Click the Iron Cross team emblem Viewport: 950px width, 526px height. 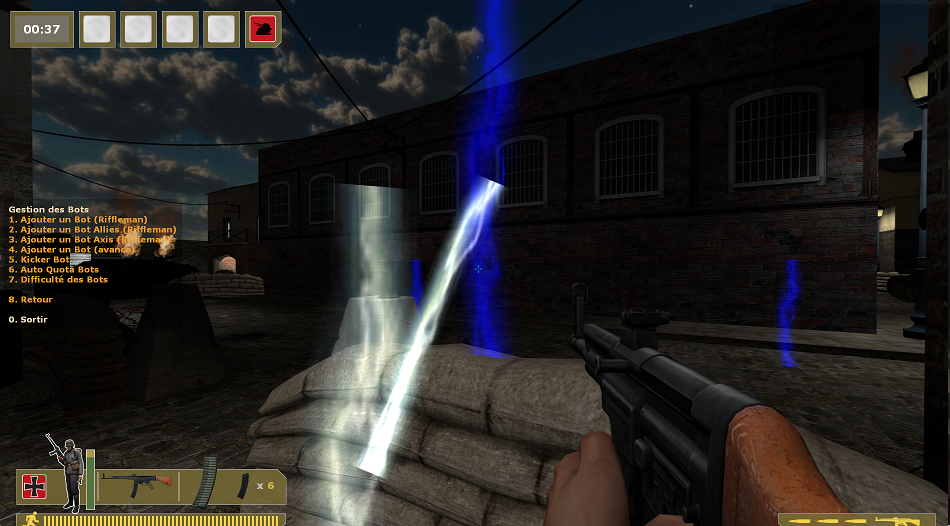click(35, 486)
